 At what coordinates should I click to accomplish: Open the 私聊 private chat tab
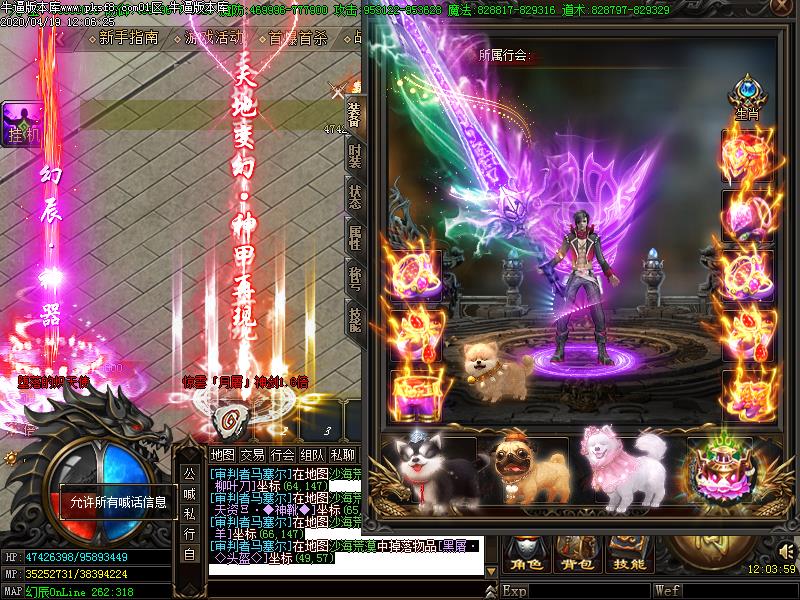pyautogui.click(x=342, y=455)
